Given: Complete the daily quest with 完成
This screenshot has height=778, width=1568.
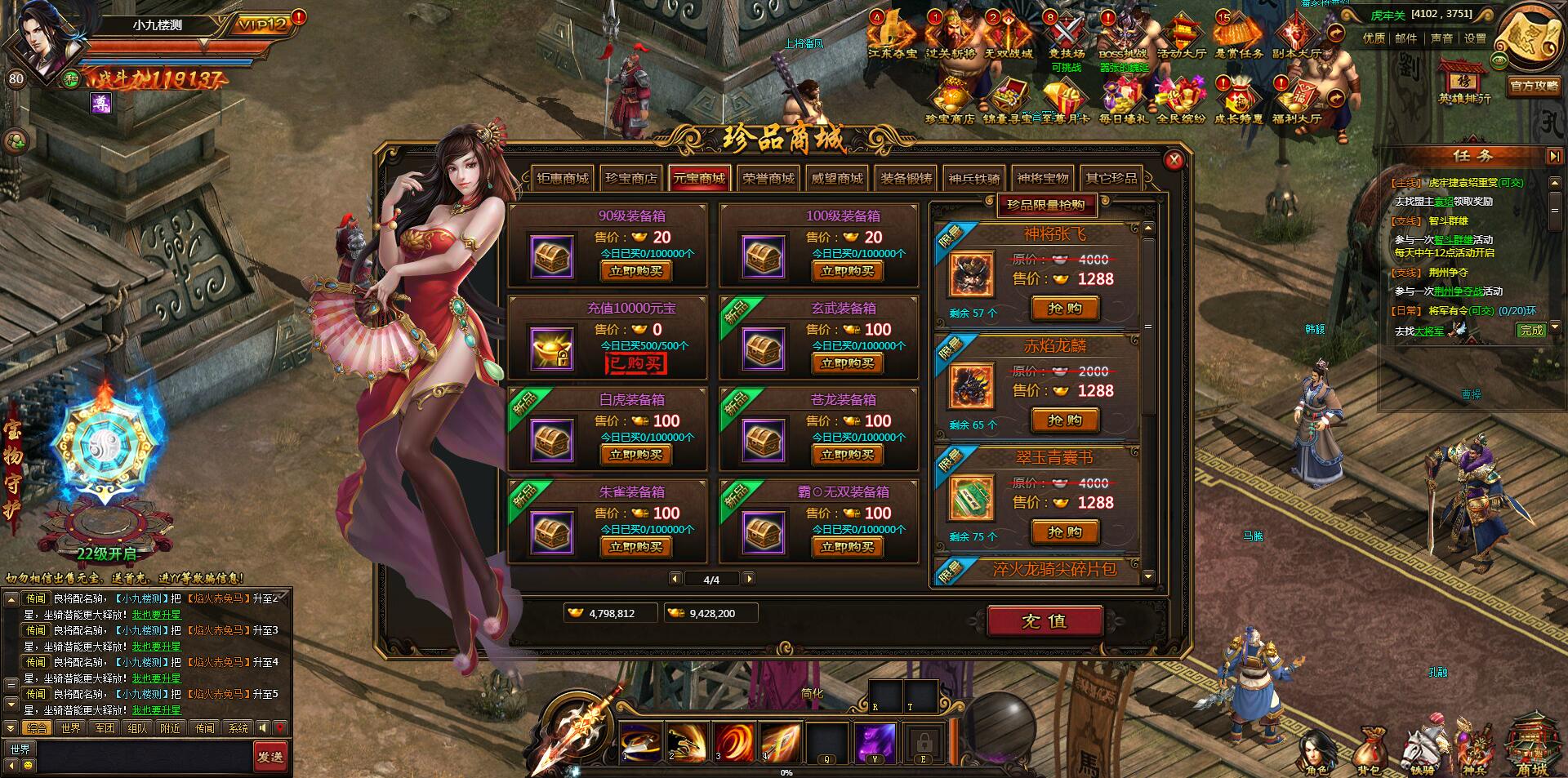Looking at the screenshot, I should point(1531,330).
